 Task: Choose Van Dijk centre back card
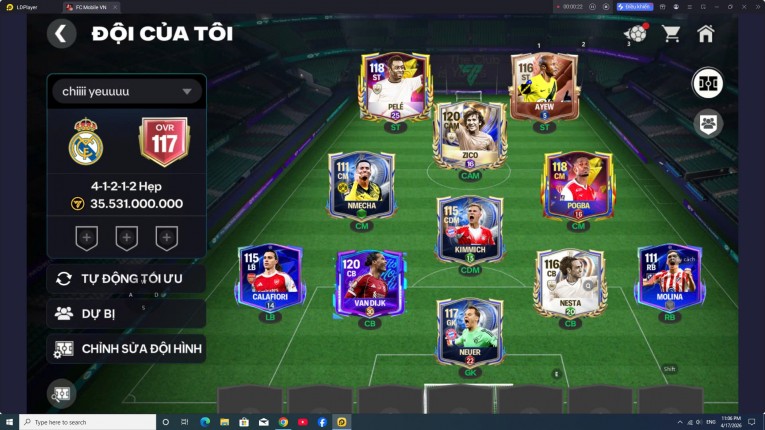(x=369, y=283)
